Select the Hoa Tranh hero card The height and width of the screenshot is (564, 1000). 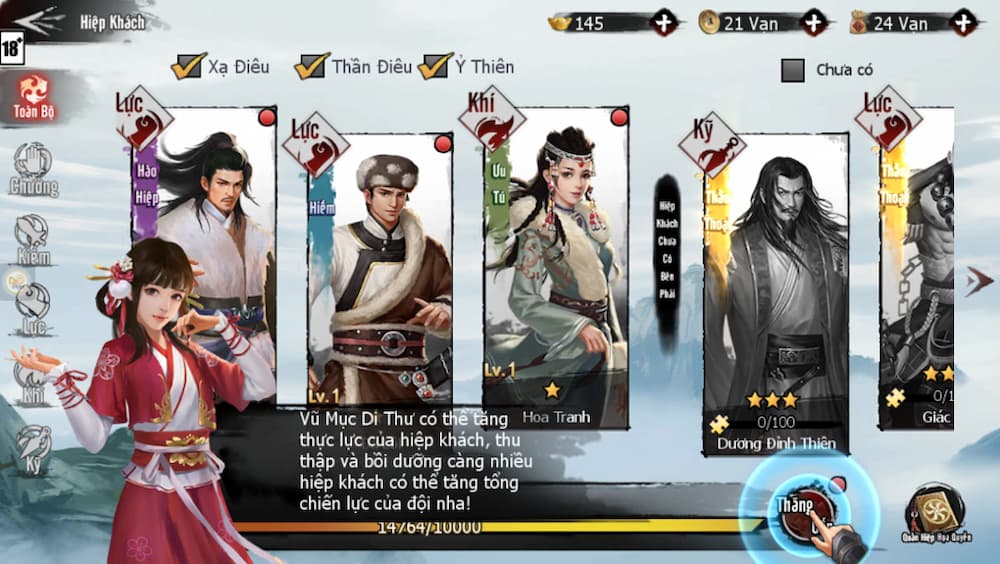[x=556, y=270]
